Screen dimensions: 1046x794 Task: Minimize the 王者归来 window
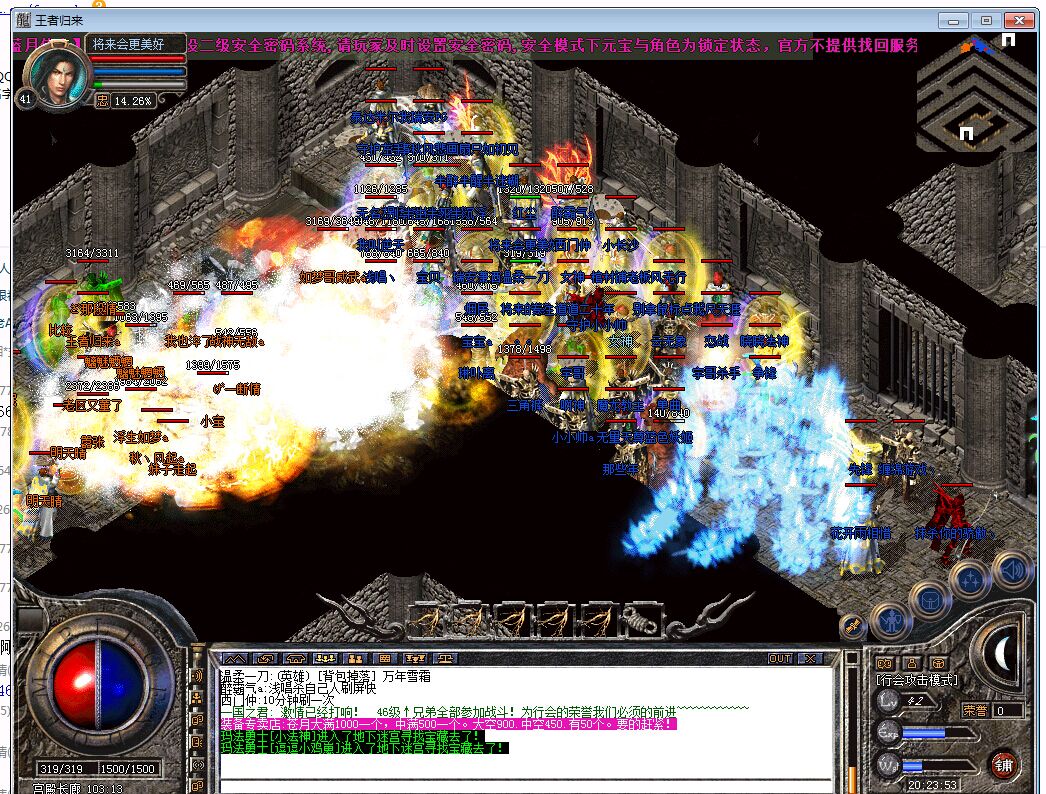tap(955, 20)
